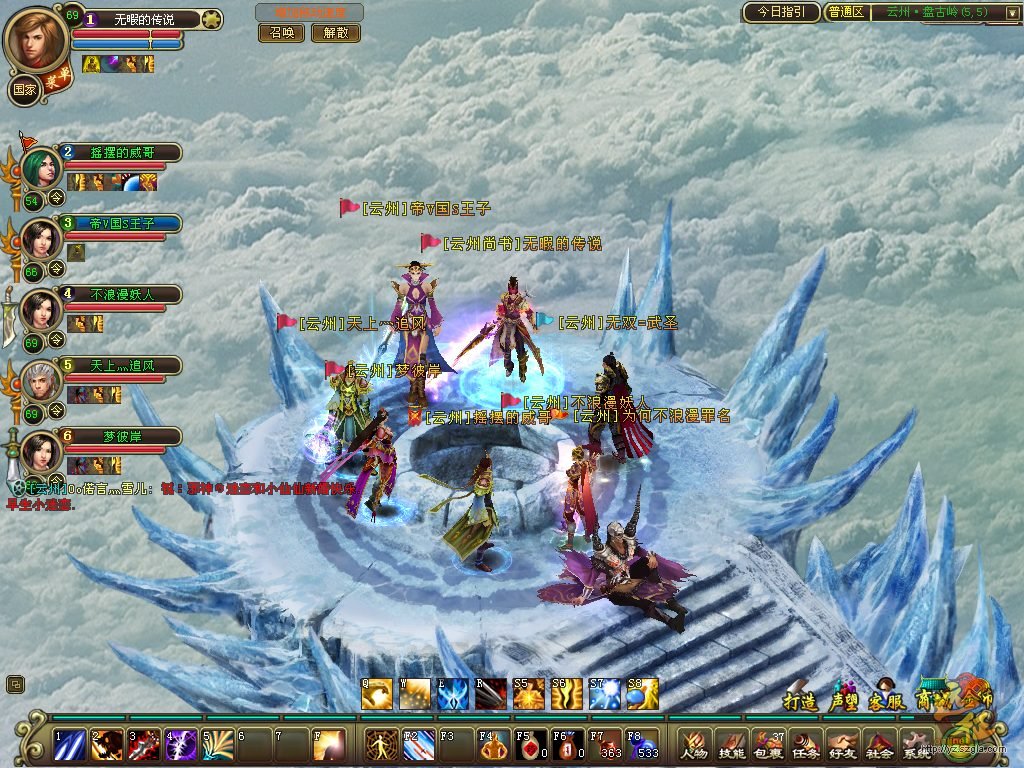The image size is (1024, 768).
Task: Select party member 摇摆的威哥
Action: point(120,153)
